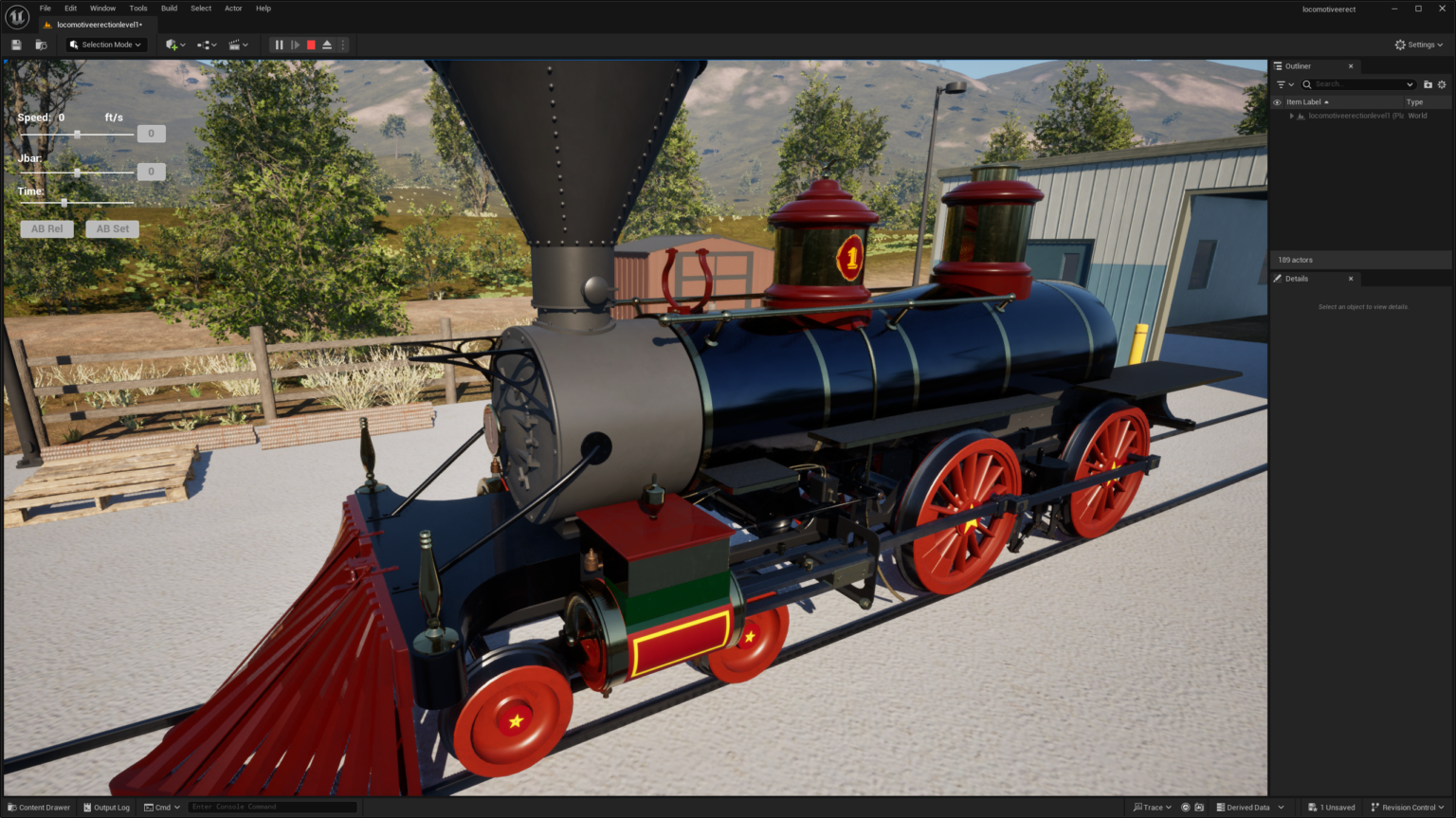Open editor Settings in the top right
This screenshot has width=1456, height=818.
1418,45
